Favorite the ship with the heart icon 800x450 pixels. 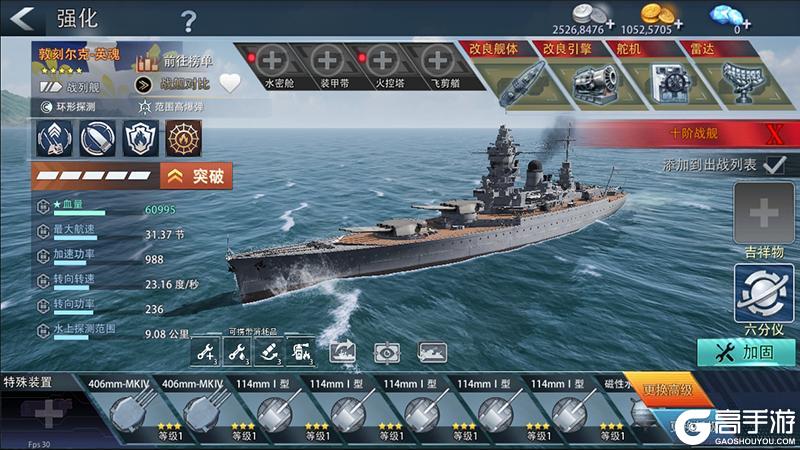coord(230,84)
